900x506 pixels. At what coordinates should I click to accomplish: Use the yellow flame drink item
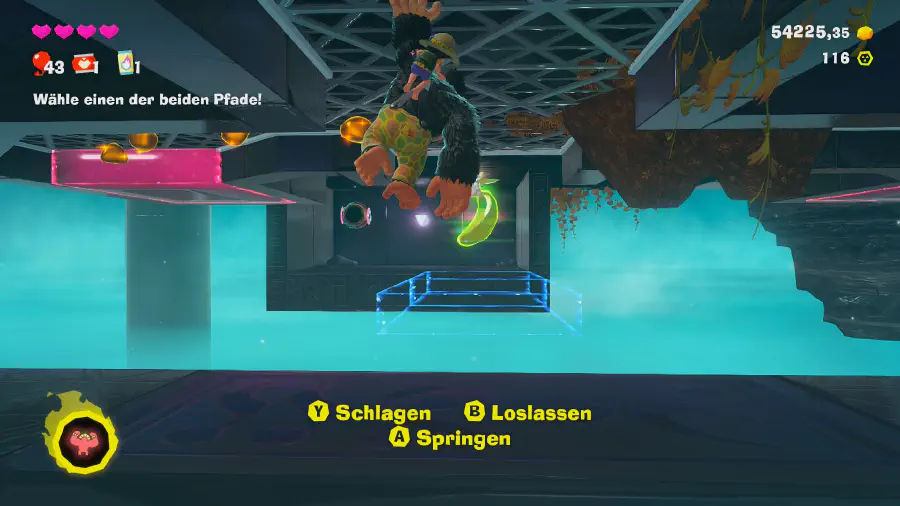point(126,63)
